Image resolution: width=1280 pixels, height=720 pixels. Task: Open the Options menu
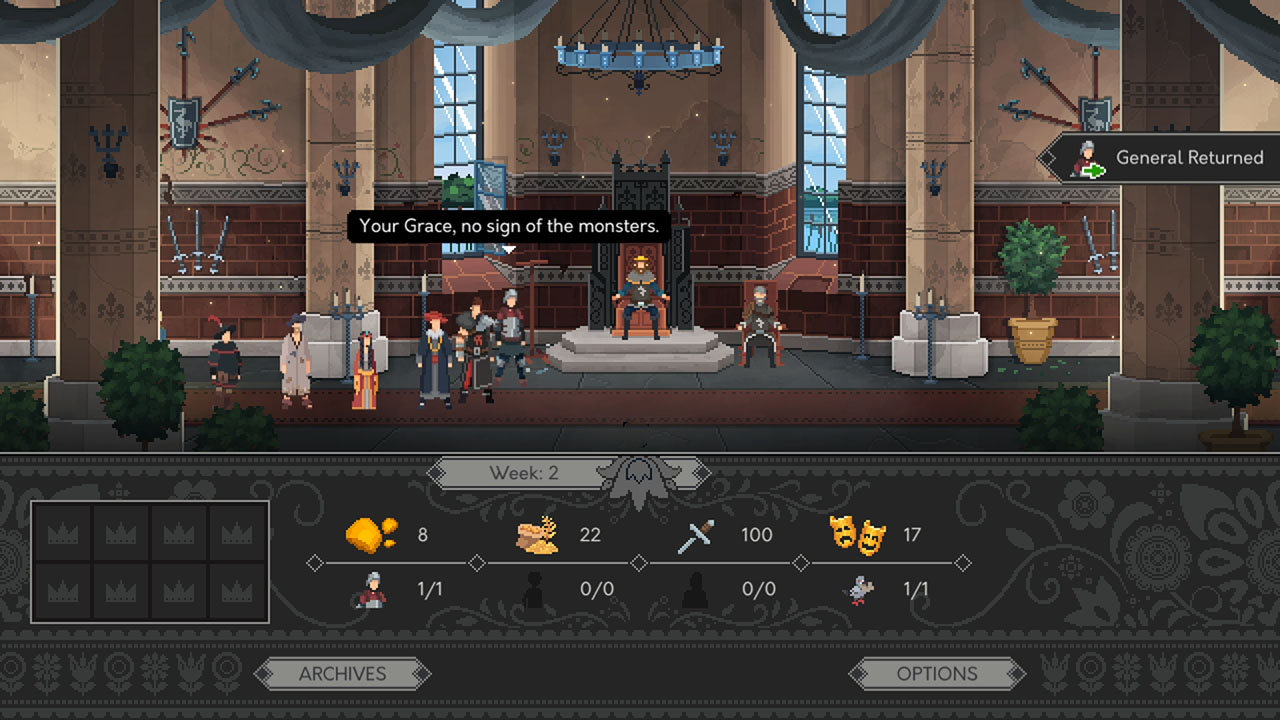[x=937, y=673]
